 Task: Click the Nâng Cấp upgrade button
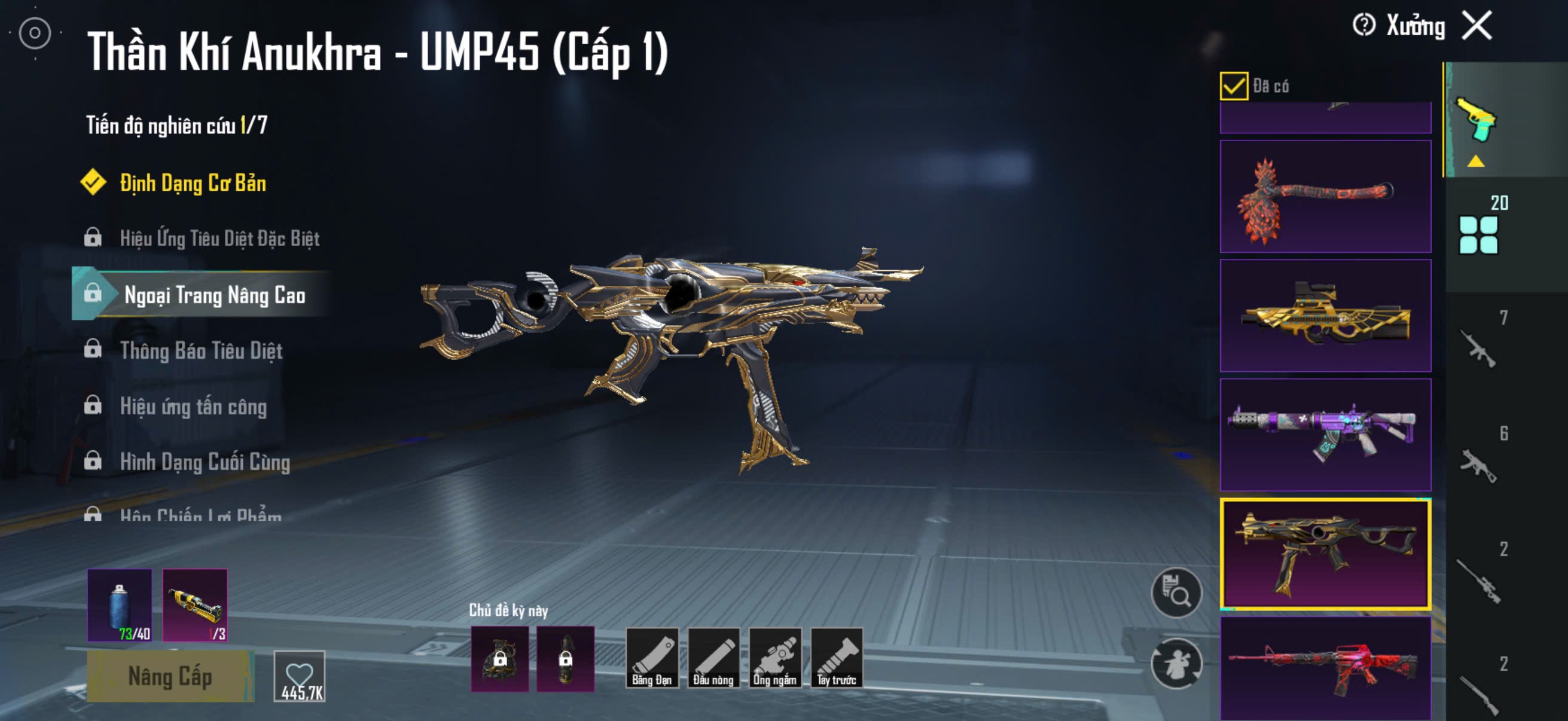(170, 676)
